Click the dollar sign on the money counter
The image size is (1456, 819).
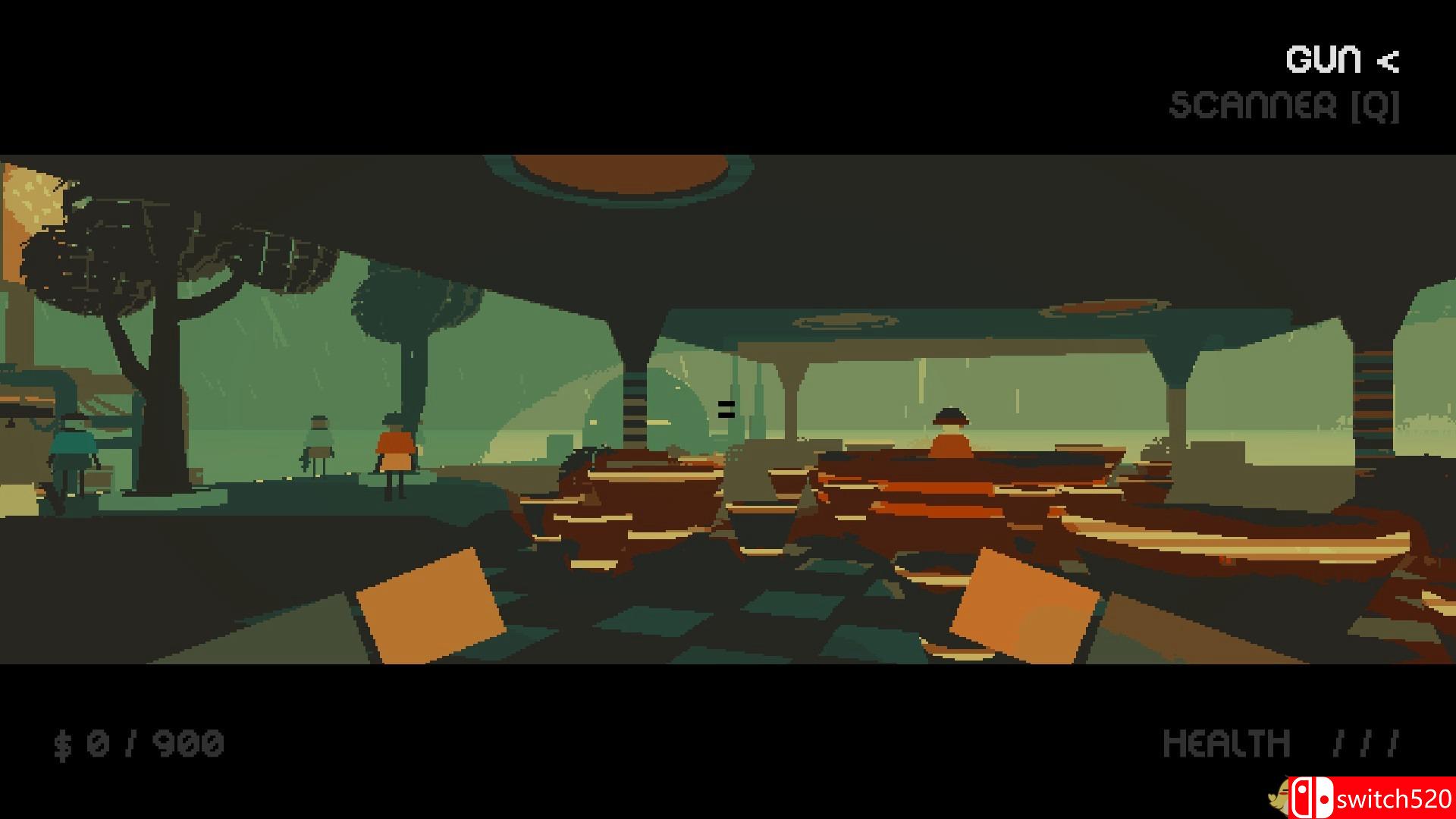coord(63,742)
